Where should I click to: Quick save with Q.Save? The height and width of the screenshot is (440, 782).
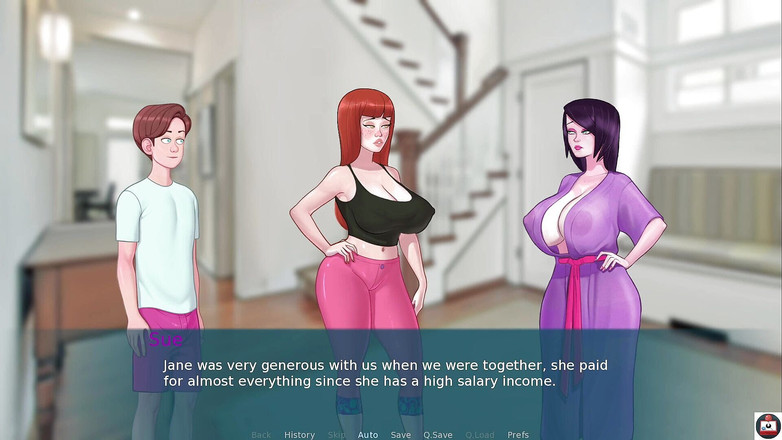[438, 435]
